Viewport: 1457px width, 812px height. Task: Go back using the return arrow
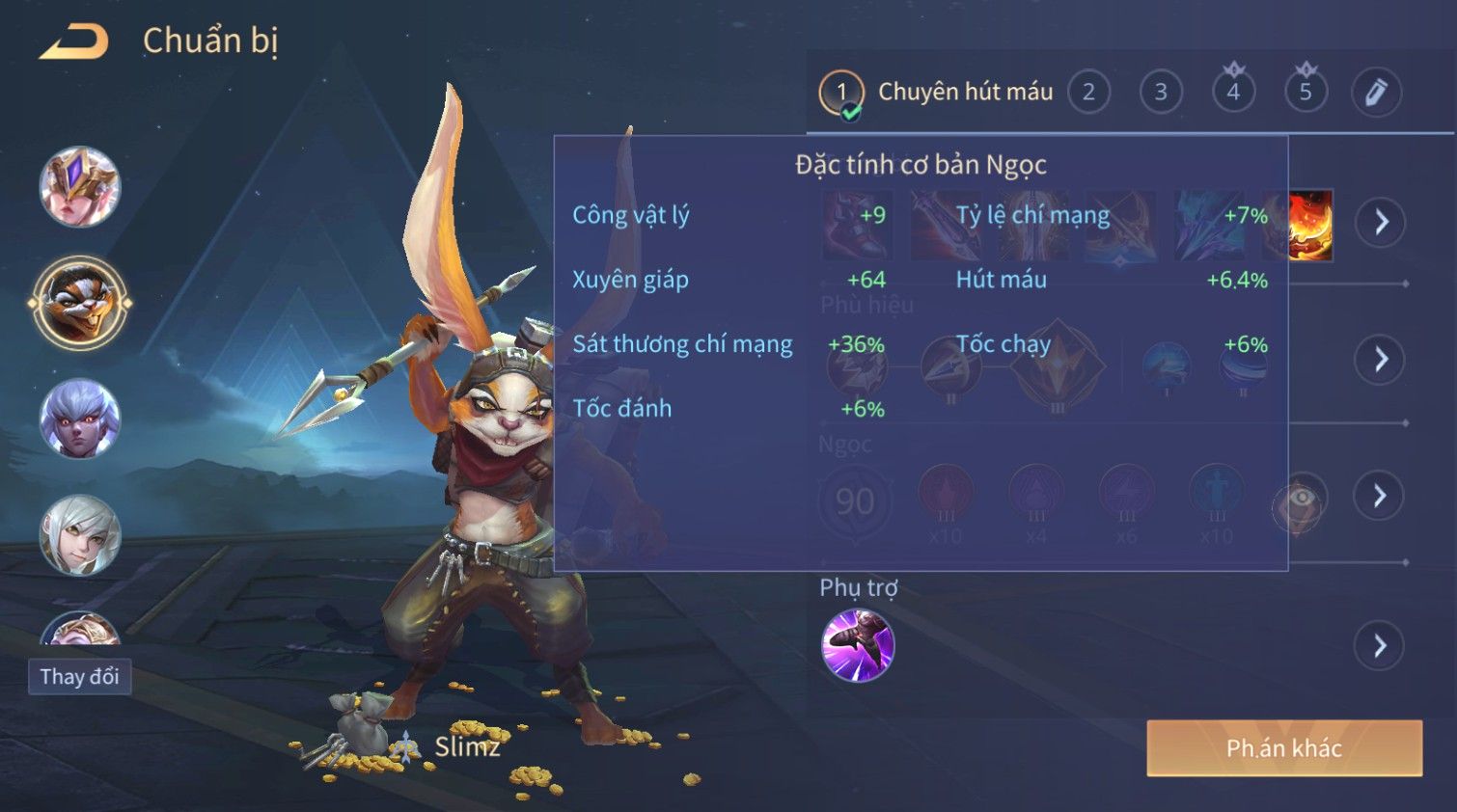73,41
